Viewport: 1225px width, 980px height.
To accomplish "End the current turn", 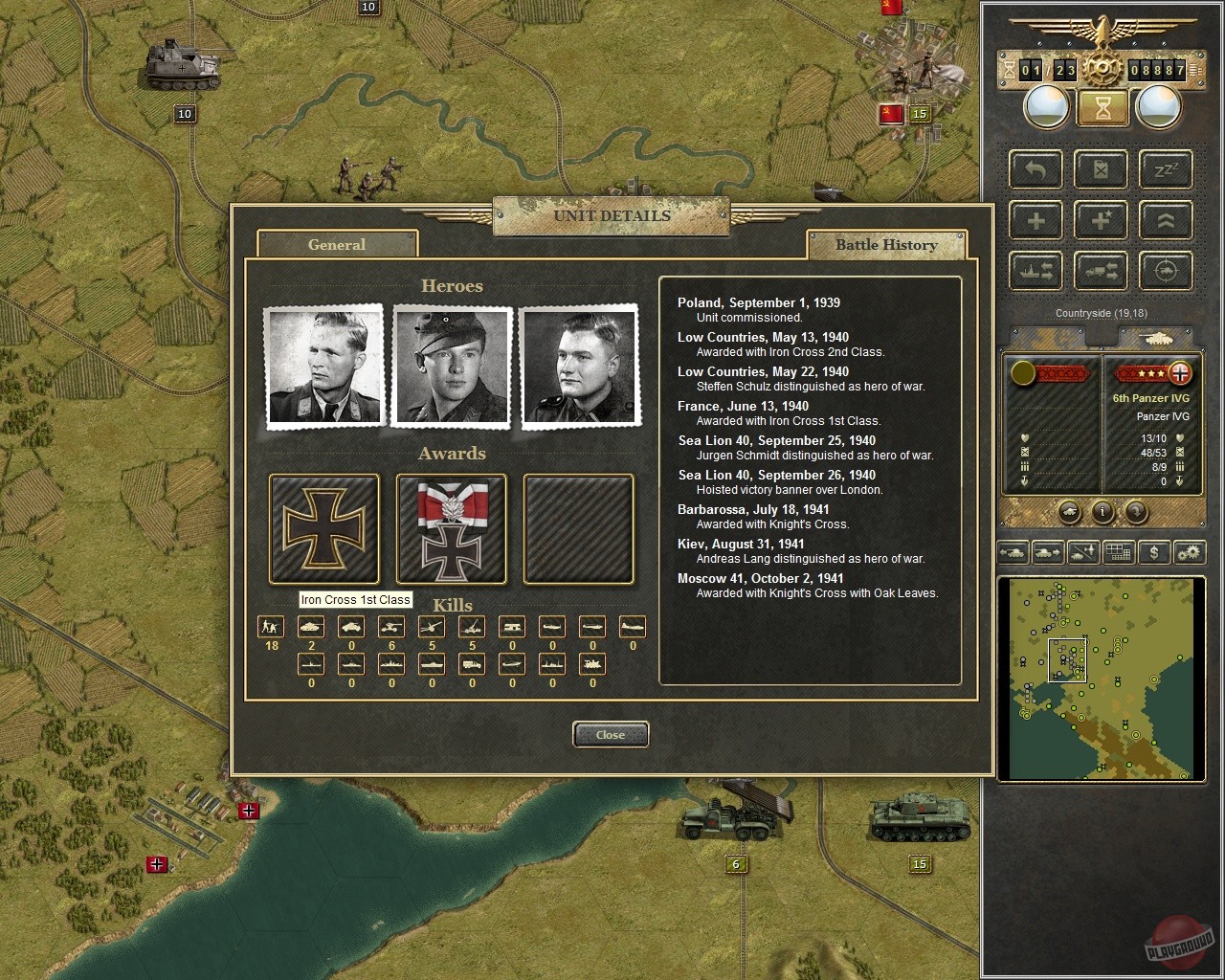I will (x=1102, y=107).
